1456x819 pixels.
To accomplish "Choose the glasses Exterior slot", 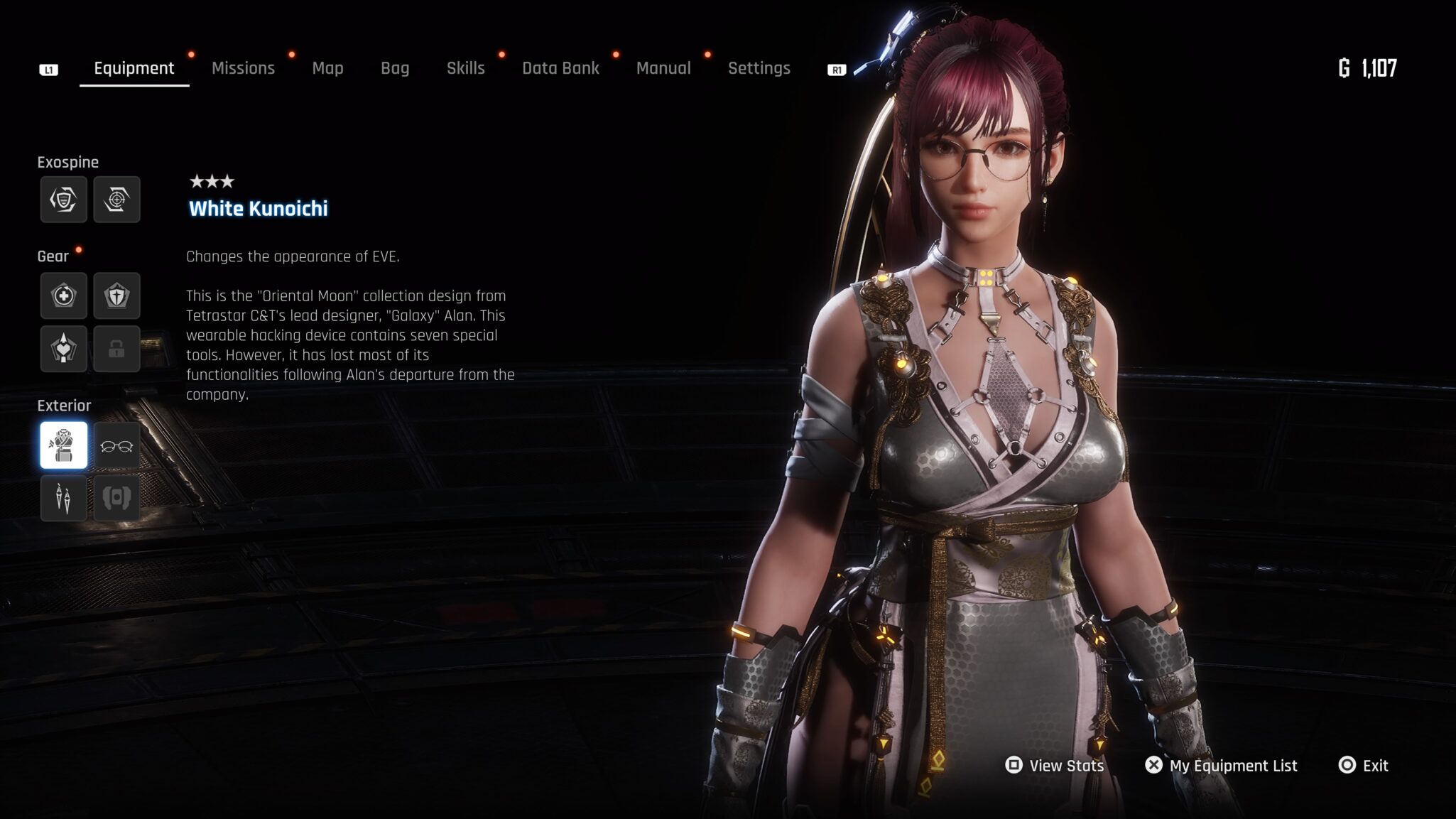I will point(116,445).
